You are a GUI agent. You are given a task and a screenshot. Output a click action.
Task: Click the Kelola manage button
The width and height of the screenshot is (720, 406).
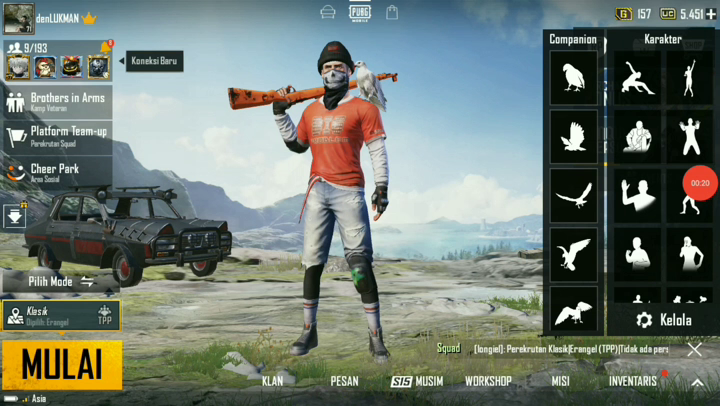coord(664,320)
